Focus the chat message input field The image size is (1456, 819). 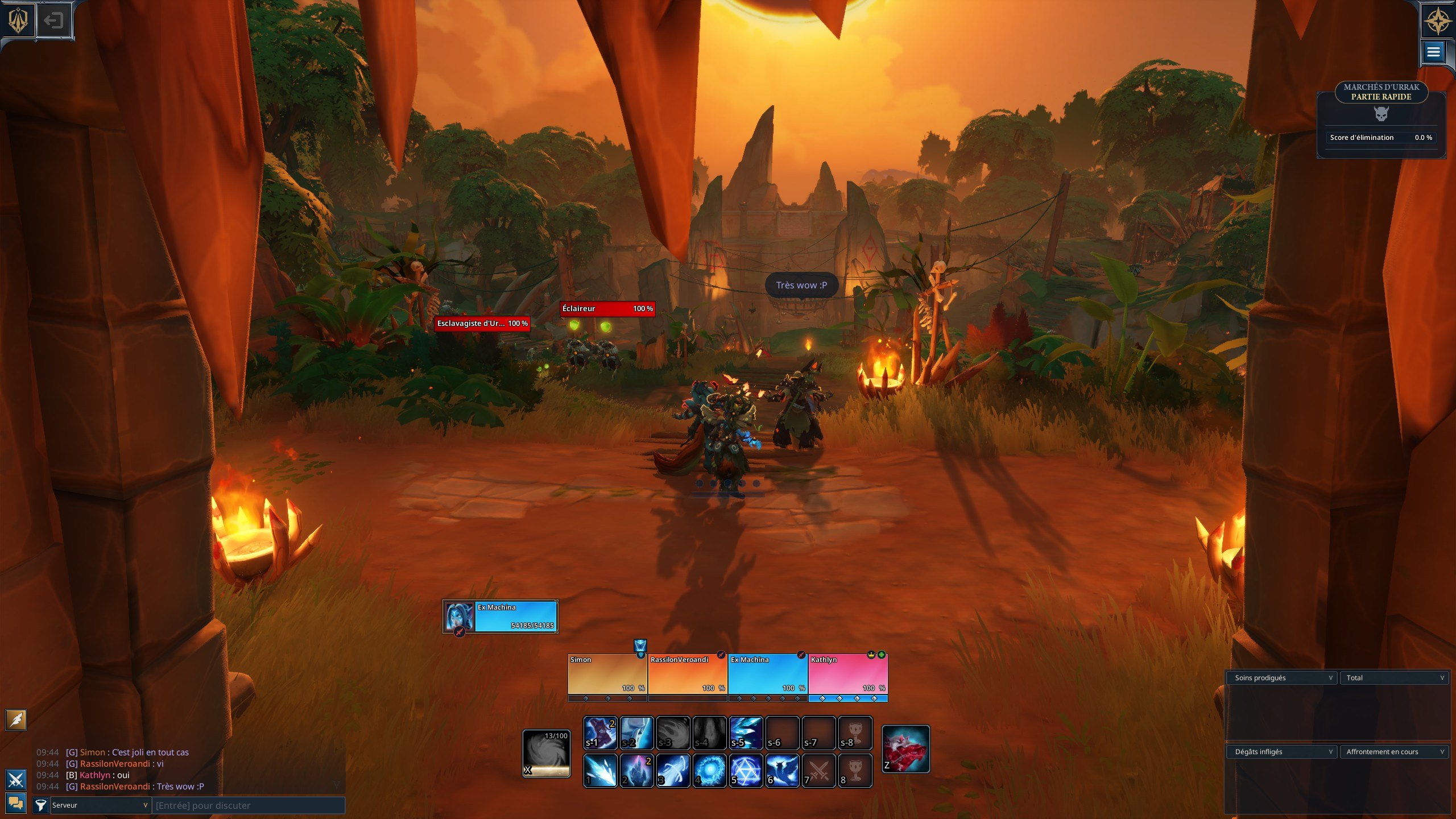click(x=249, y=805)
